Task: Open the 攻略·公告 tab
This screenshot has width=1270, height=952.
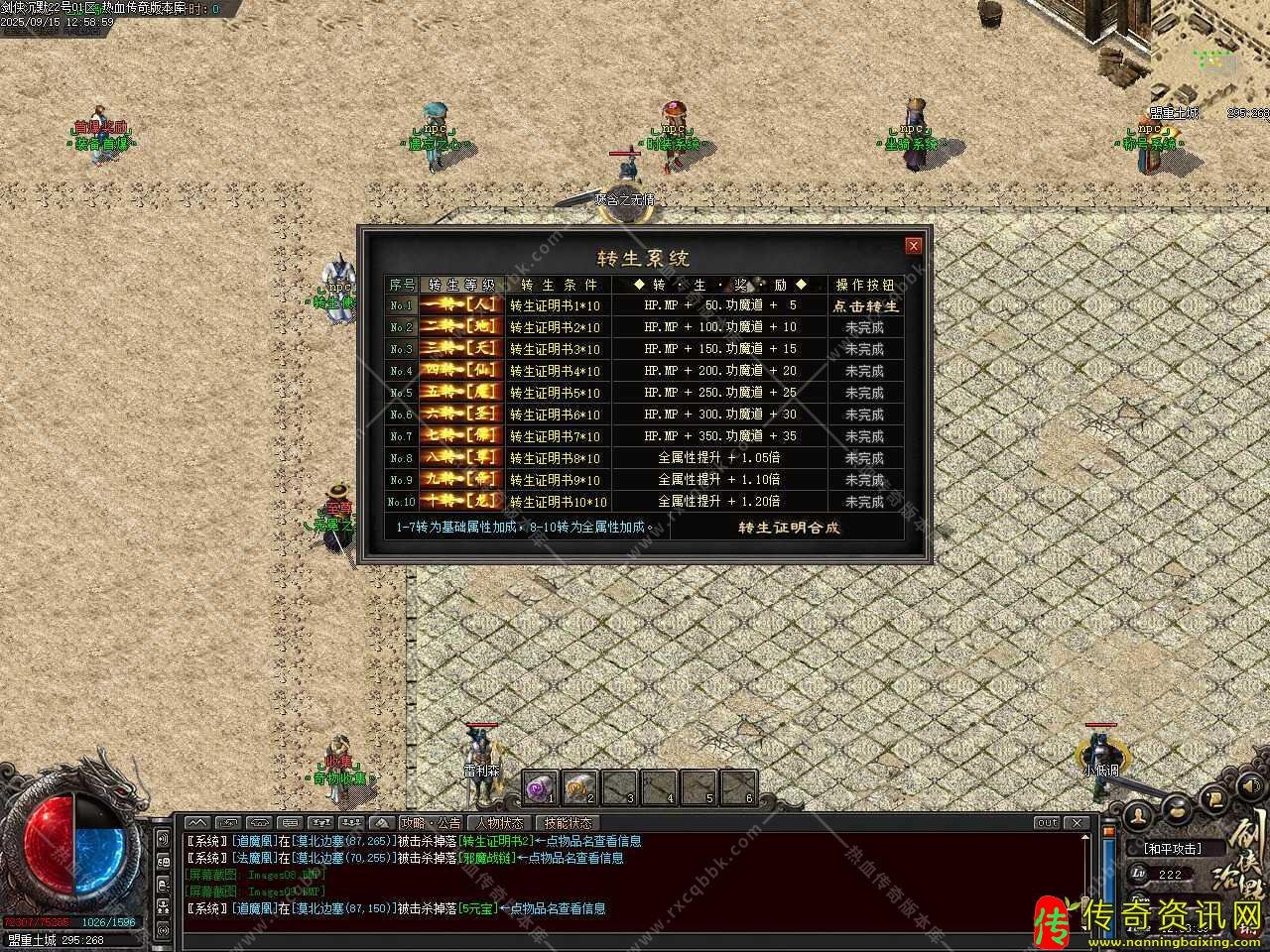Action: 431,823
